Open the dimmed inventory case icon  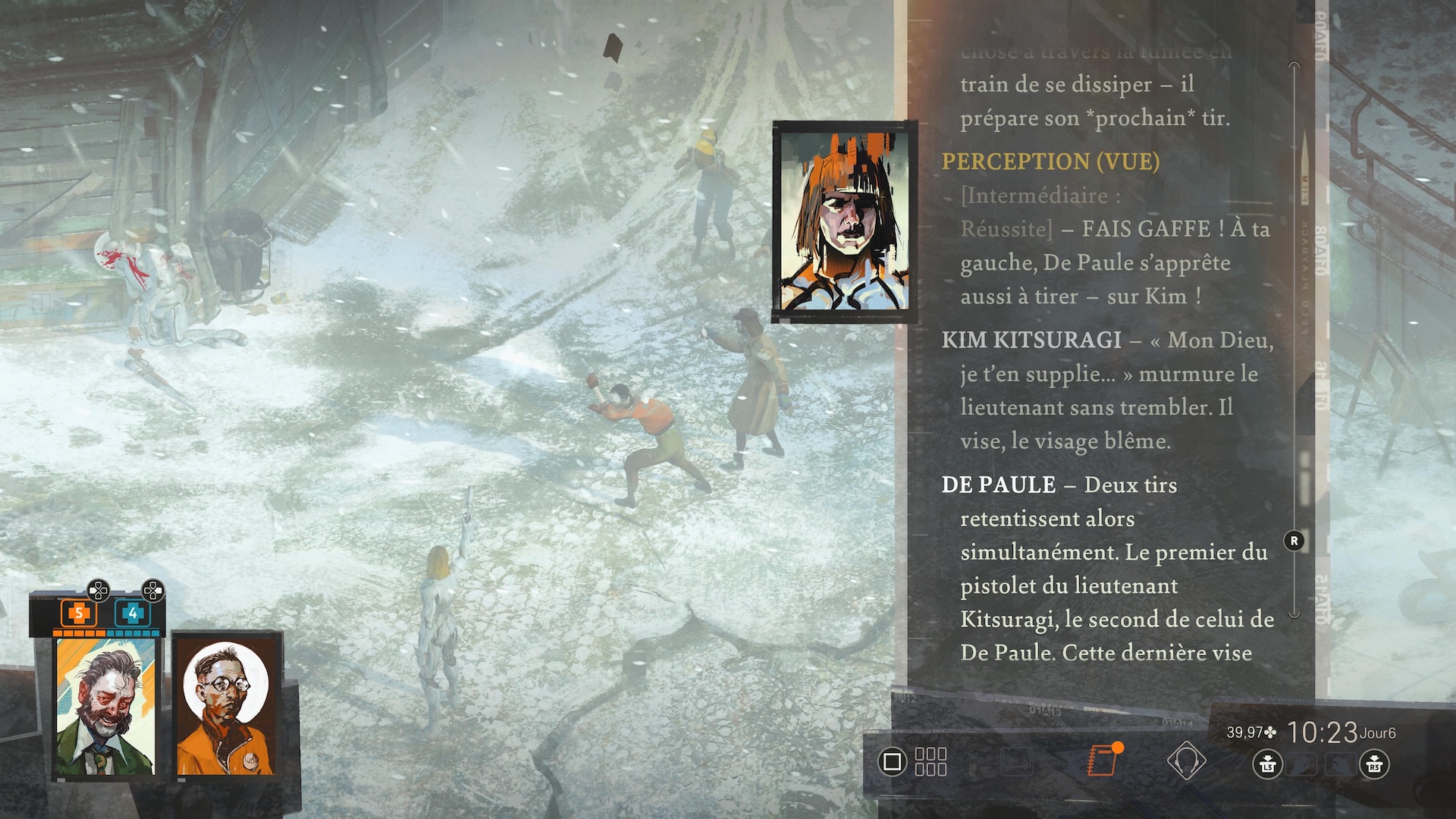point(1016,761)
